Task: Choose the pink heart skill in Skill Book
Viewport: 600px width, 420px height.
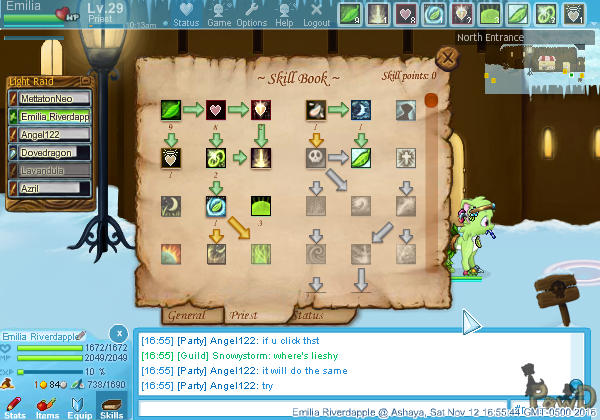Action: 215,109
